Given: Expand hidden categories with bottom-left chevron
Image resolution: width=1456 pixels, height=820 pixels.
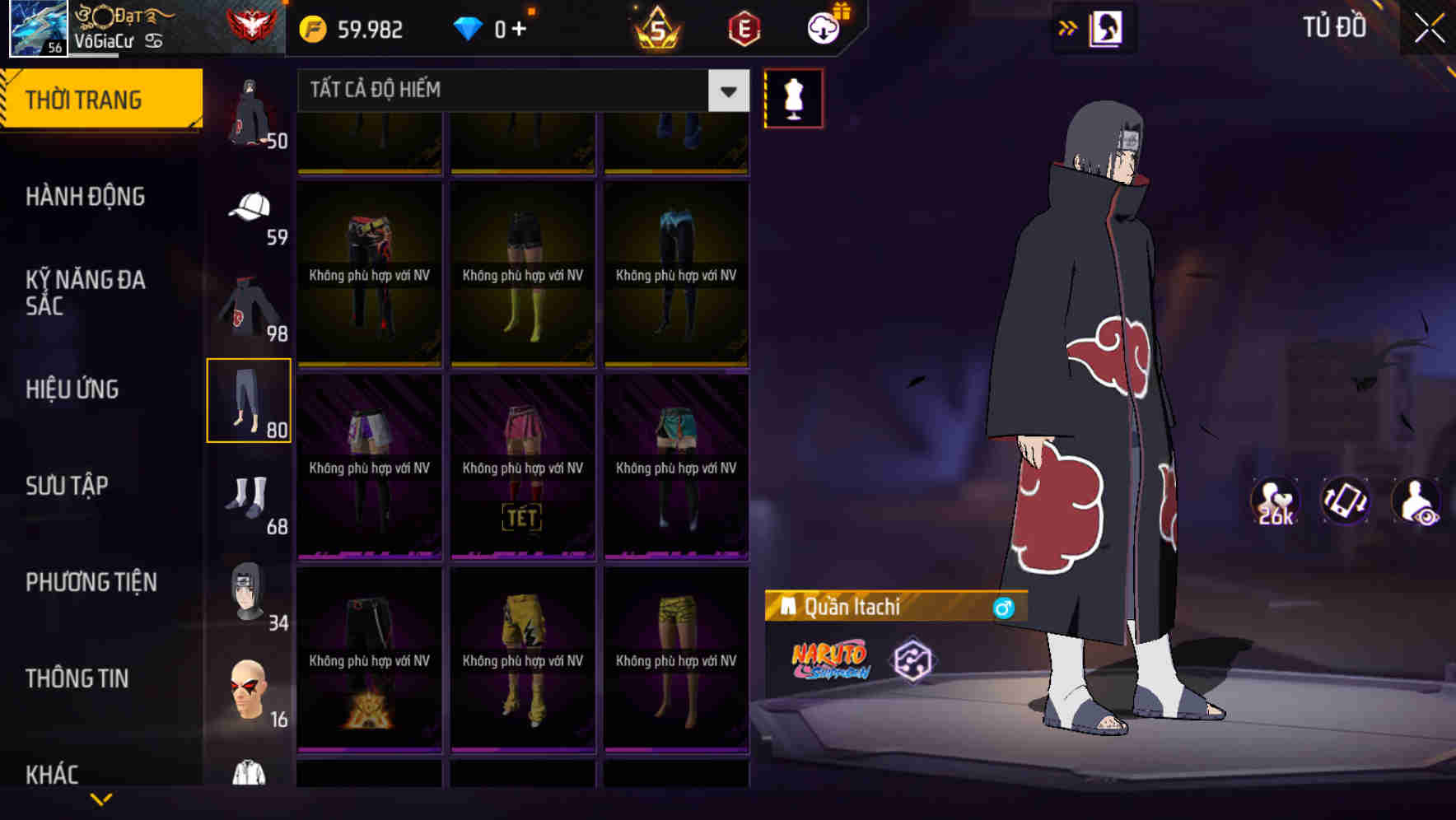Looking at the screenshot, I should pyautogui.click(x=101, y=799).
